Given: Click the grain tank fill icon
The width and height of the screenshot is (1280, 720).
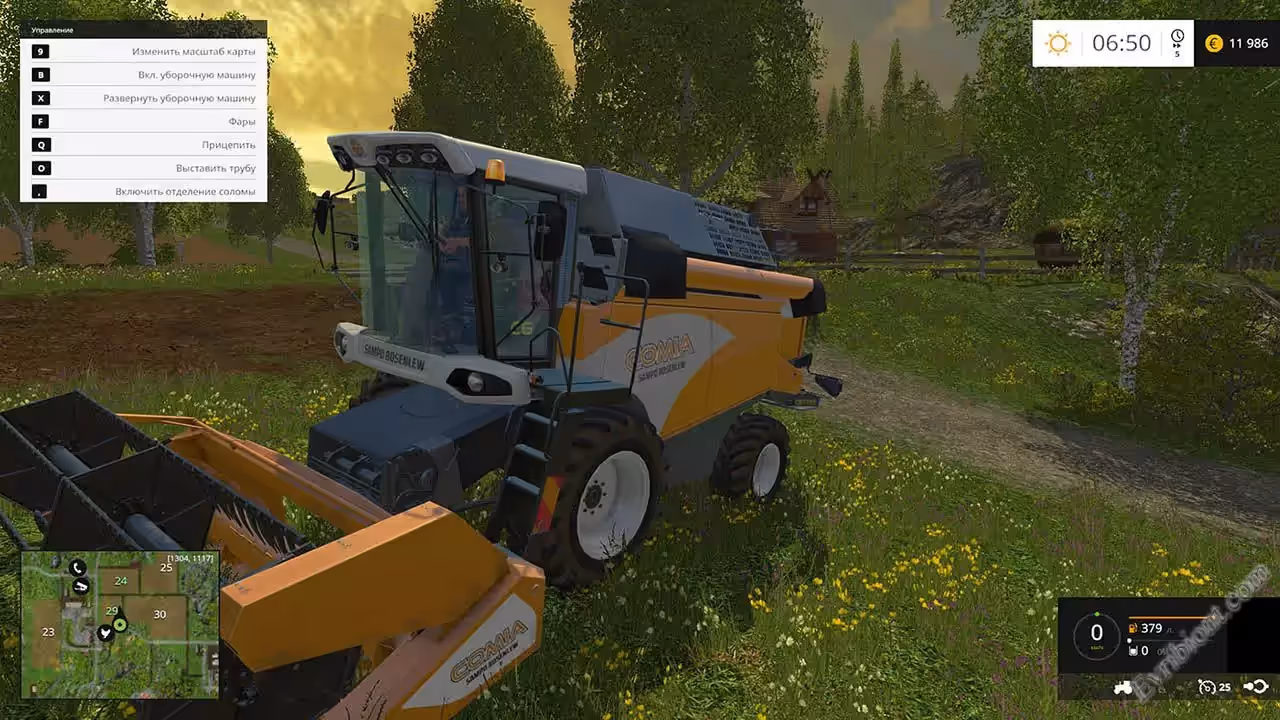Looking at the screenshot, I should 1133,651.
